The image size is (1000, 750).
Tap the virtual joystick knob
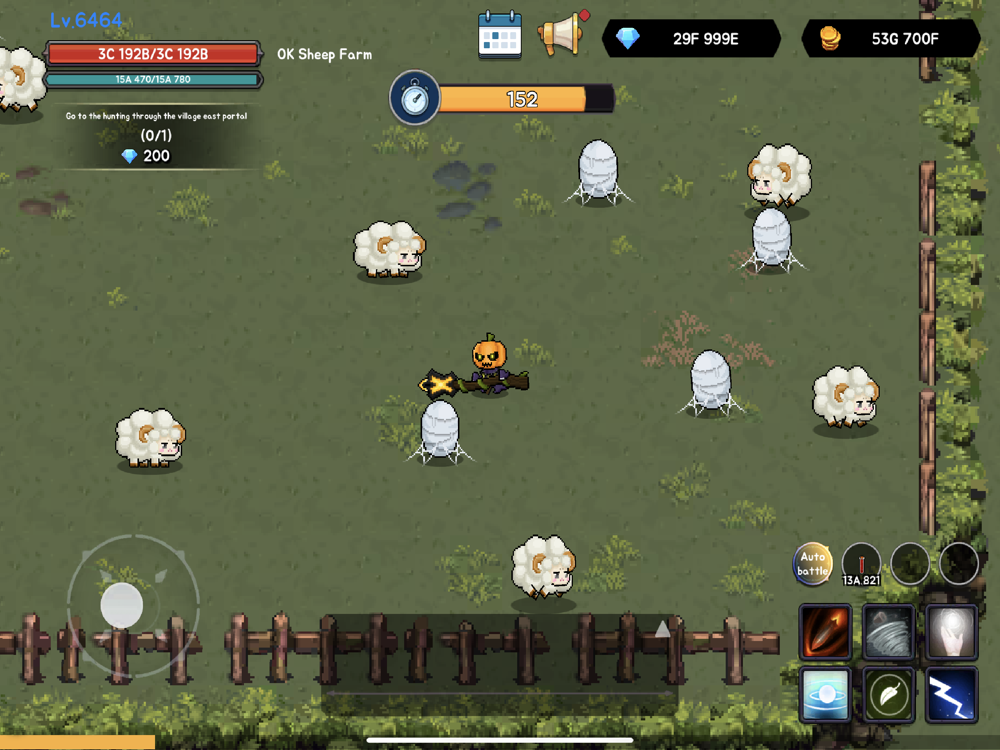pos(122,605)
